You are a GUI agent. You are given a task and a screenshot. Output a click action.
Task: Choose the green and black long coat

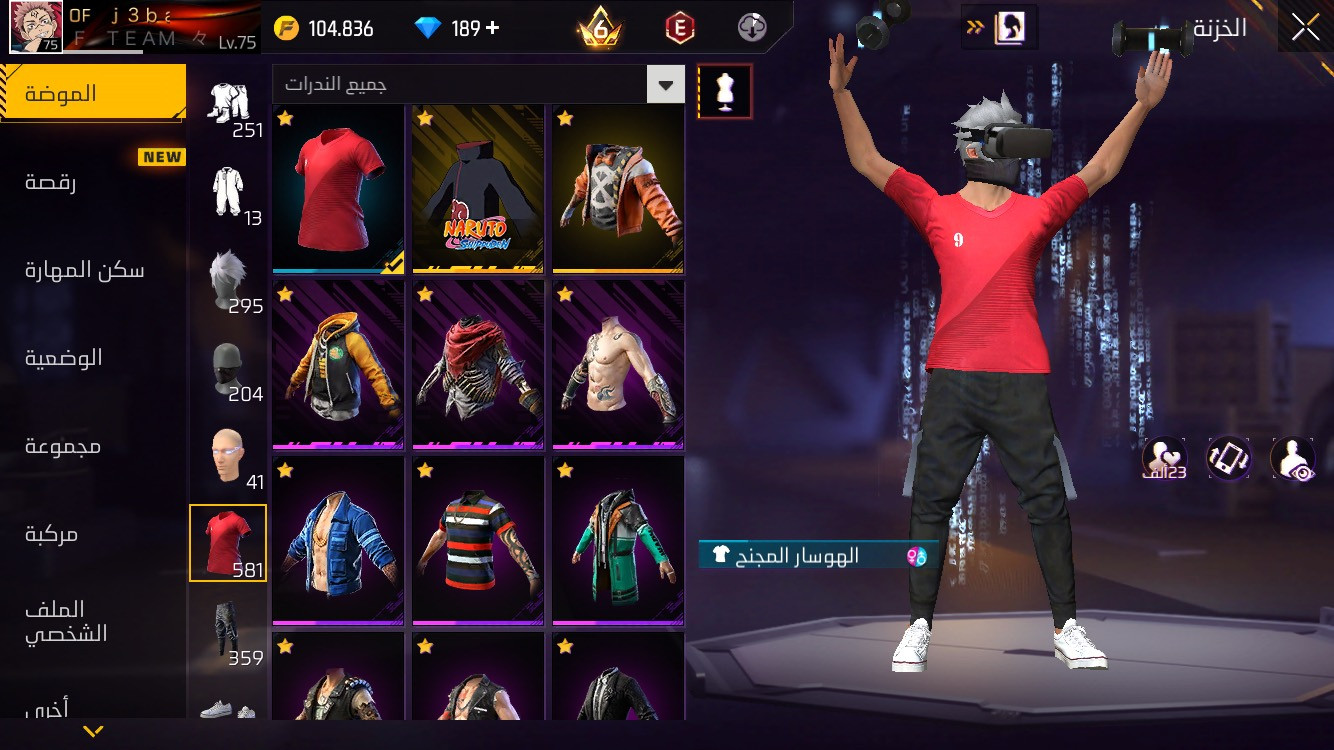[618, 540]
